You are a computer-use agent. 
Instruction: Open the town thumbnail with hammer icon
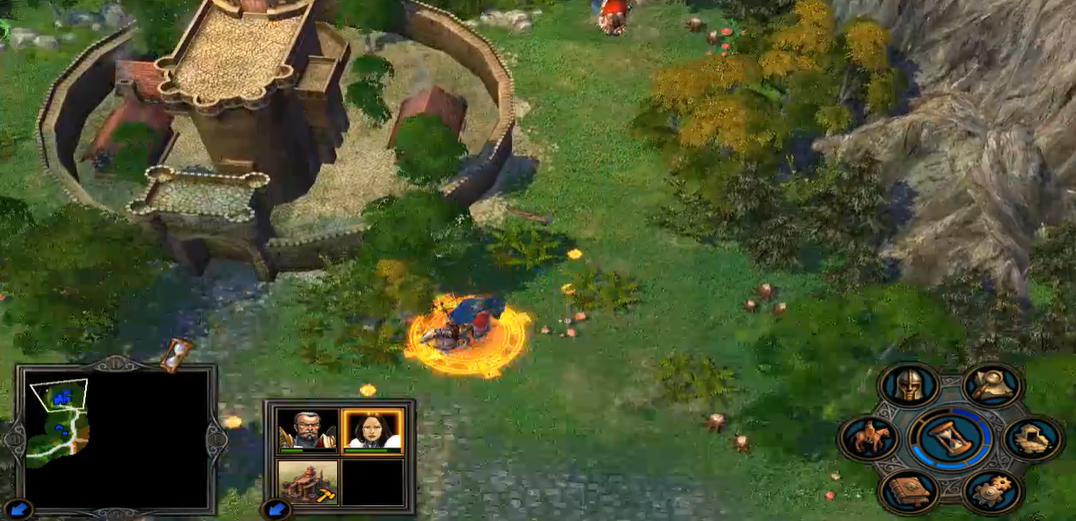pyautogui.click(x=306, y=480)
